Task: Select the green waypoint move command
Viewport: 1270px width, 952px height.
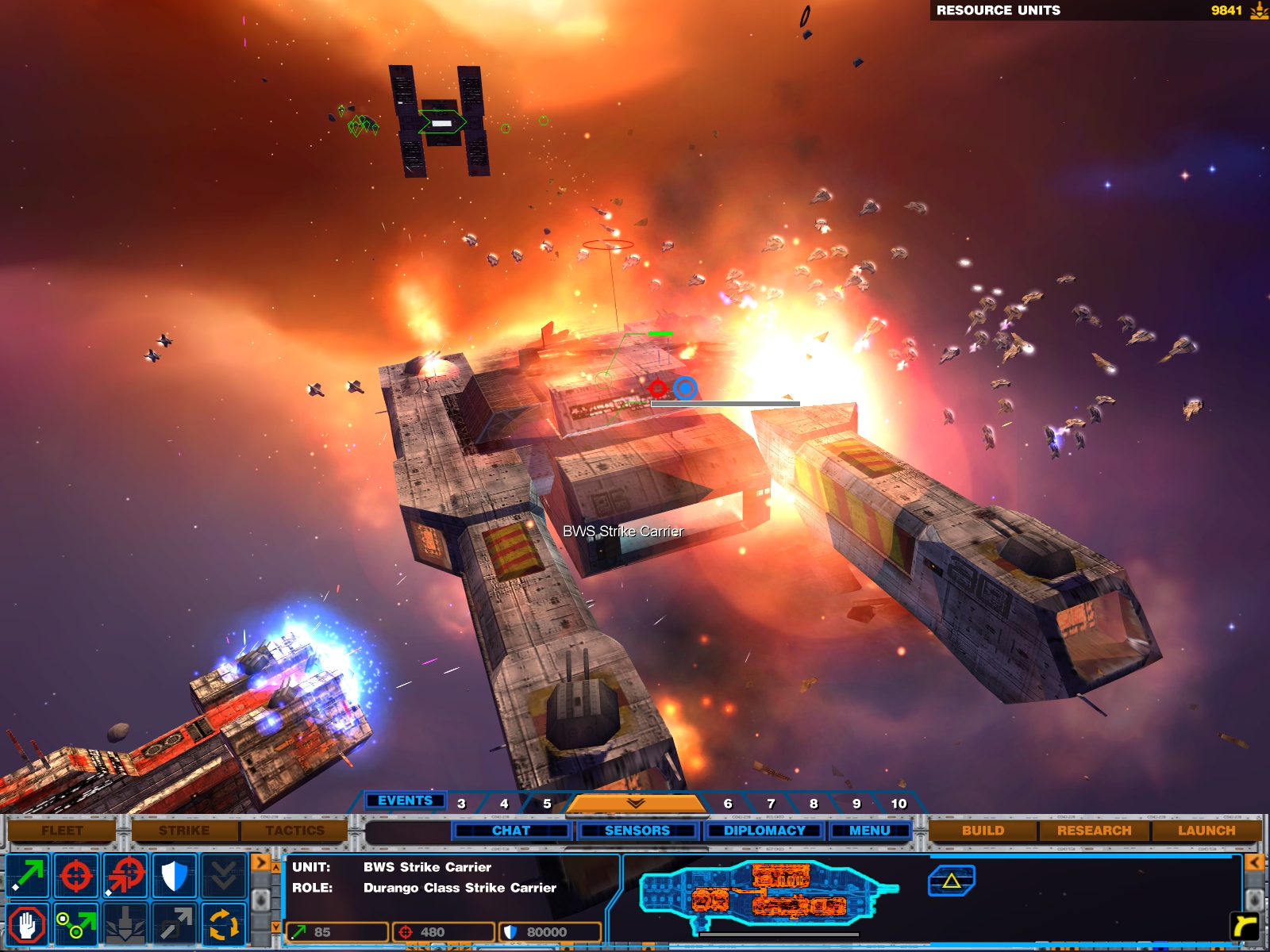Action: (x=76, y=925)
